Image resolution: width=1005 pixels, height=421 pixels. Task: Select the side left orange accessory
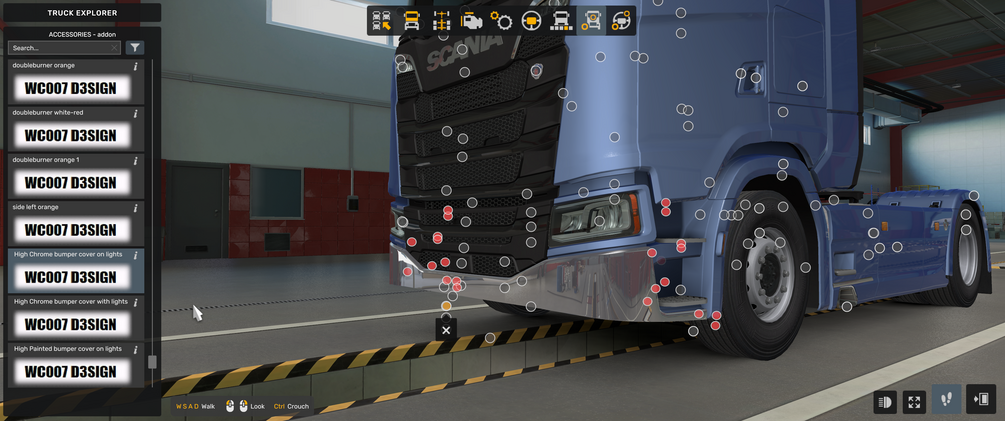(70, 230)
